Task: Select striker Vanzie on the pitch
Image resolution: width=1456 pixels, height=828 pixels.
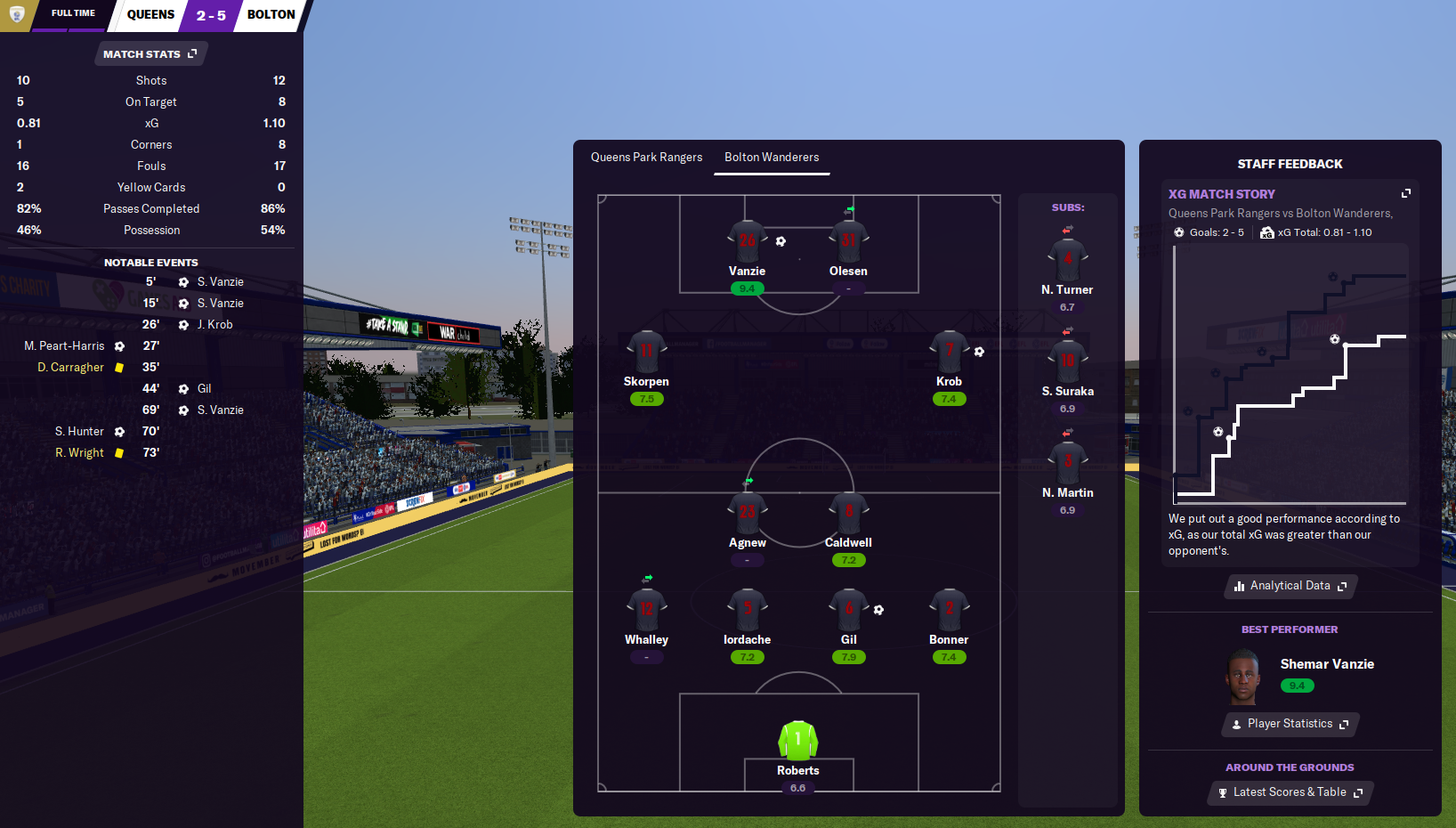Action: (x=747, y=242)
